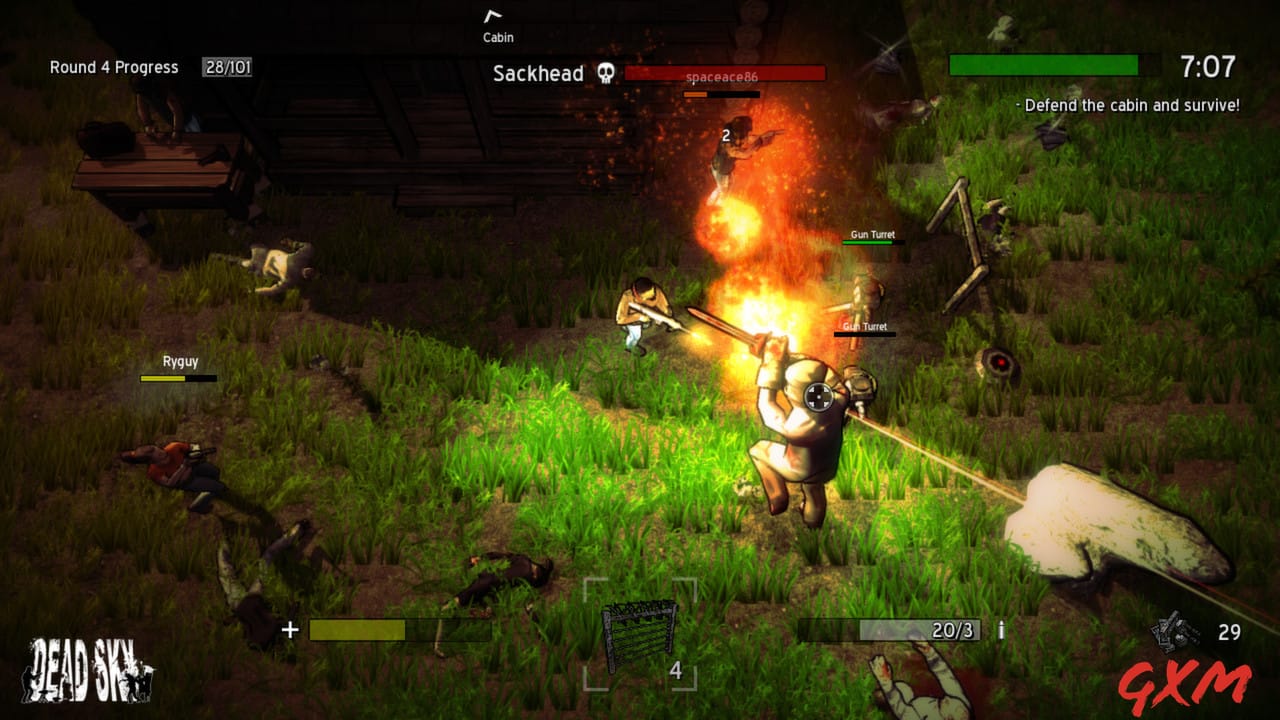Click the green survival timer progress bar
Screen dimensions: 1280x720
point(1045,65)
